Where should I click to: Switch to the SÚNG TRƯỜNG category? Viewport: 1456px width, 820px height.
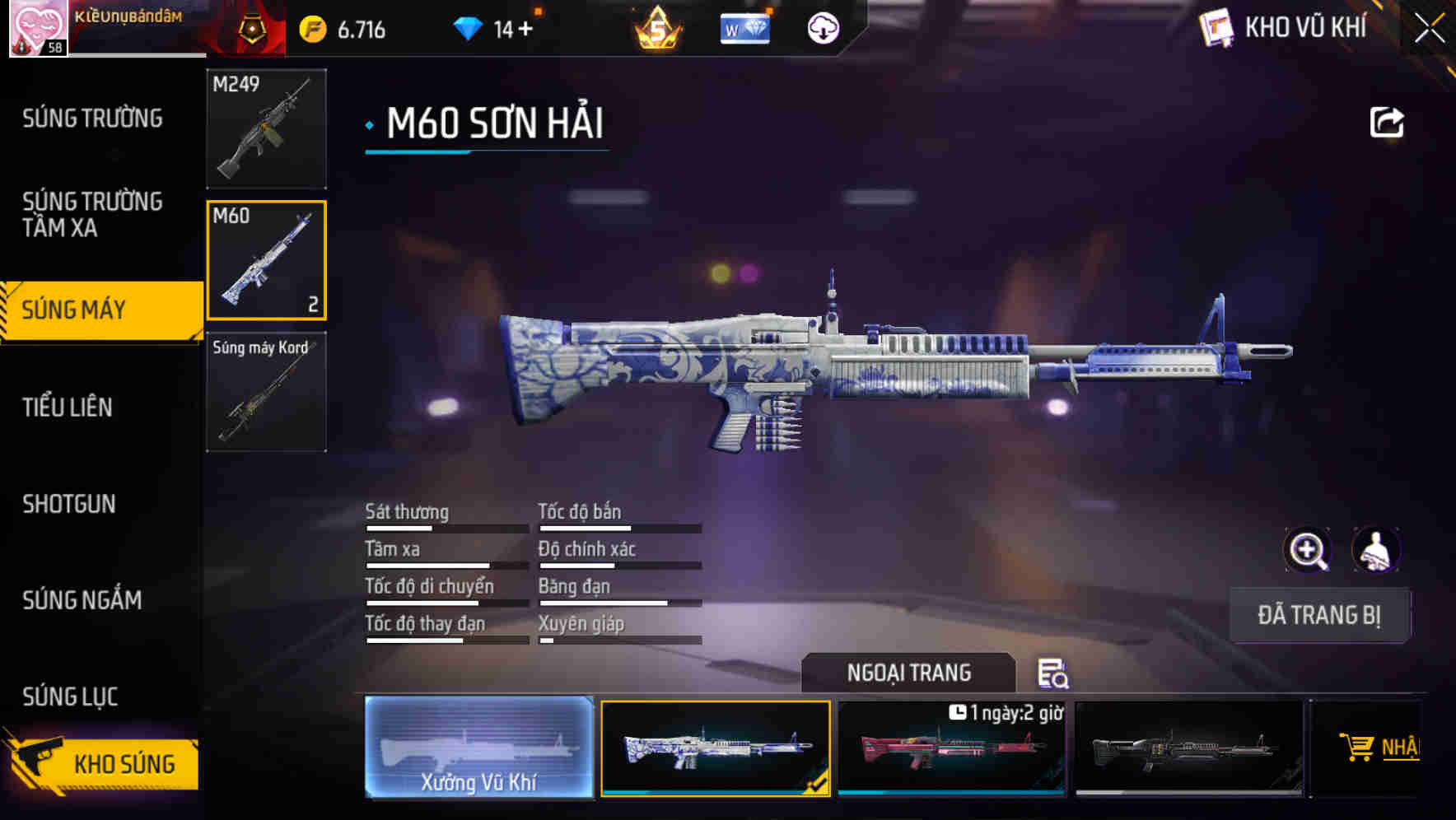[x=91, y=118]
